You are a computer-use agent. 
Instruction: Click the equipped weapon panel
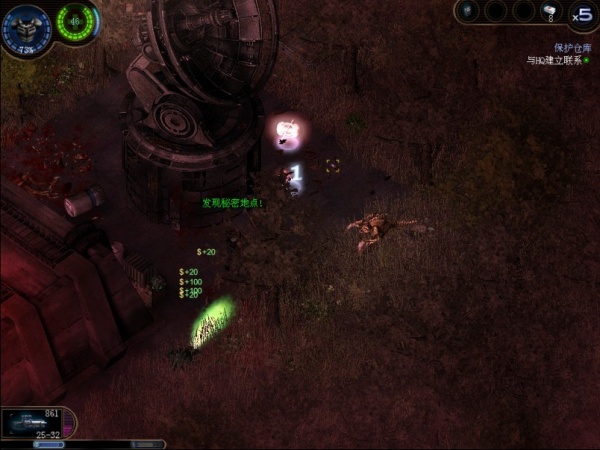tap(37, 423)
